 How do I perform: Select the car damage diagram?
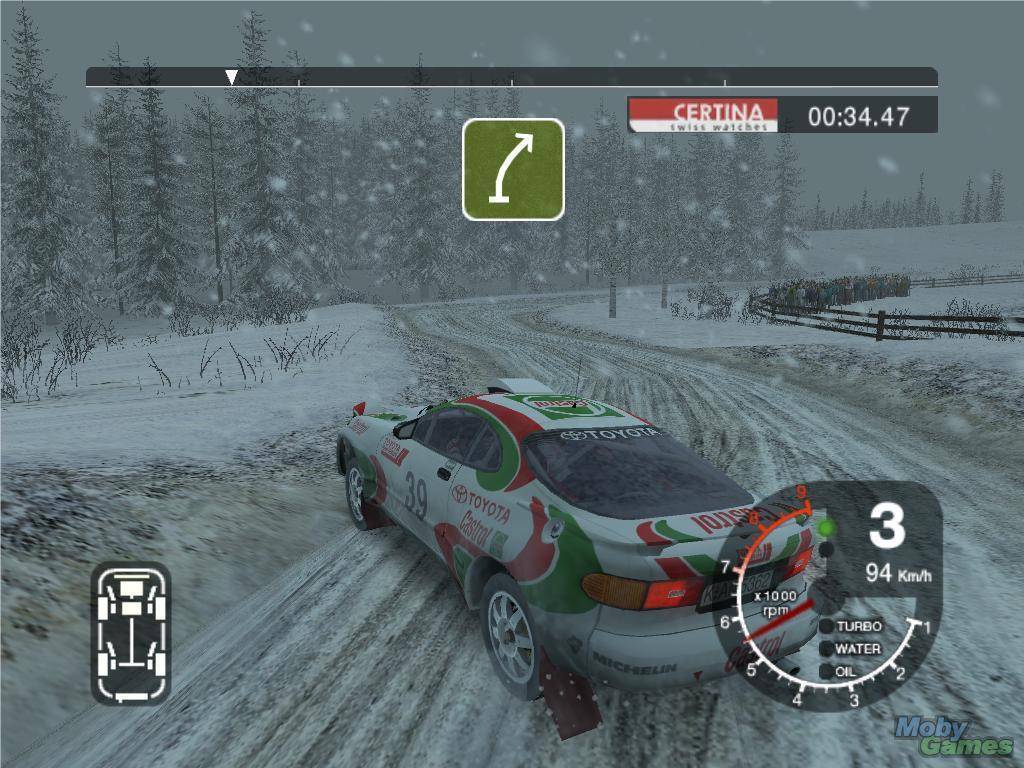tap(131, 631)
